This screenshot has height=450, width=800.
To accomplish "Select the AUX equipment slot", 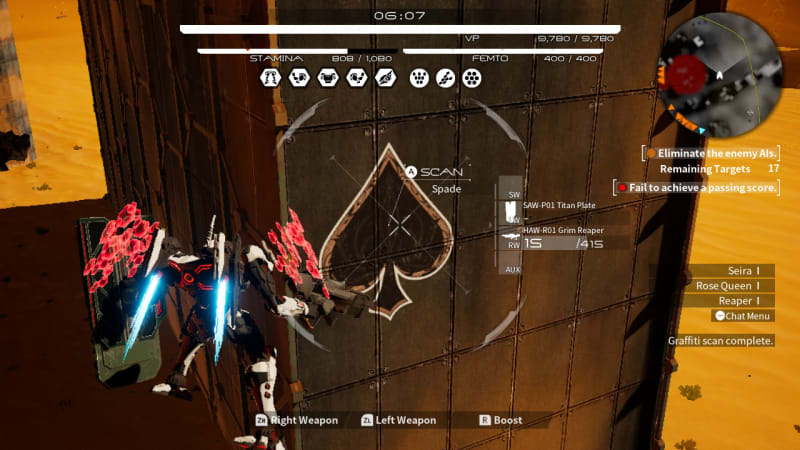I will pyautogui.click(x=513, y=269).
